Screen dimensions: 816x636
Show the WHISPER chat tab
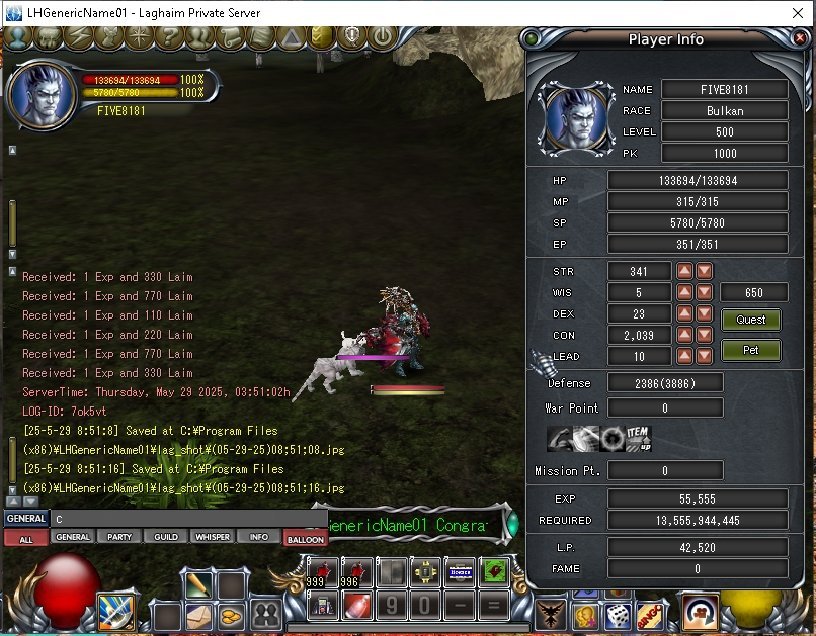(212, 537)
